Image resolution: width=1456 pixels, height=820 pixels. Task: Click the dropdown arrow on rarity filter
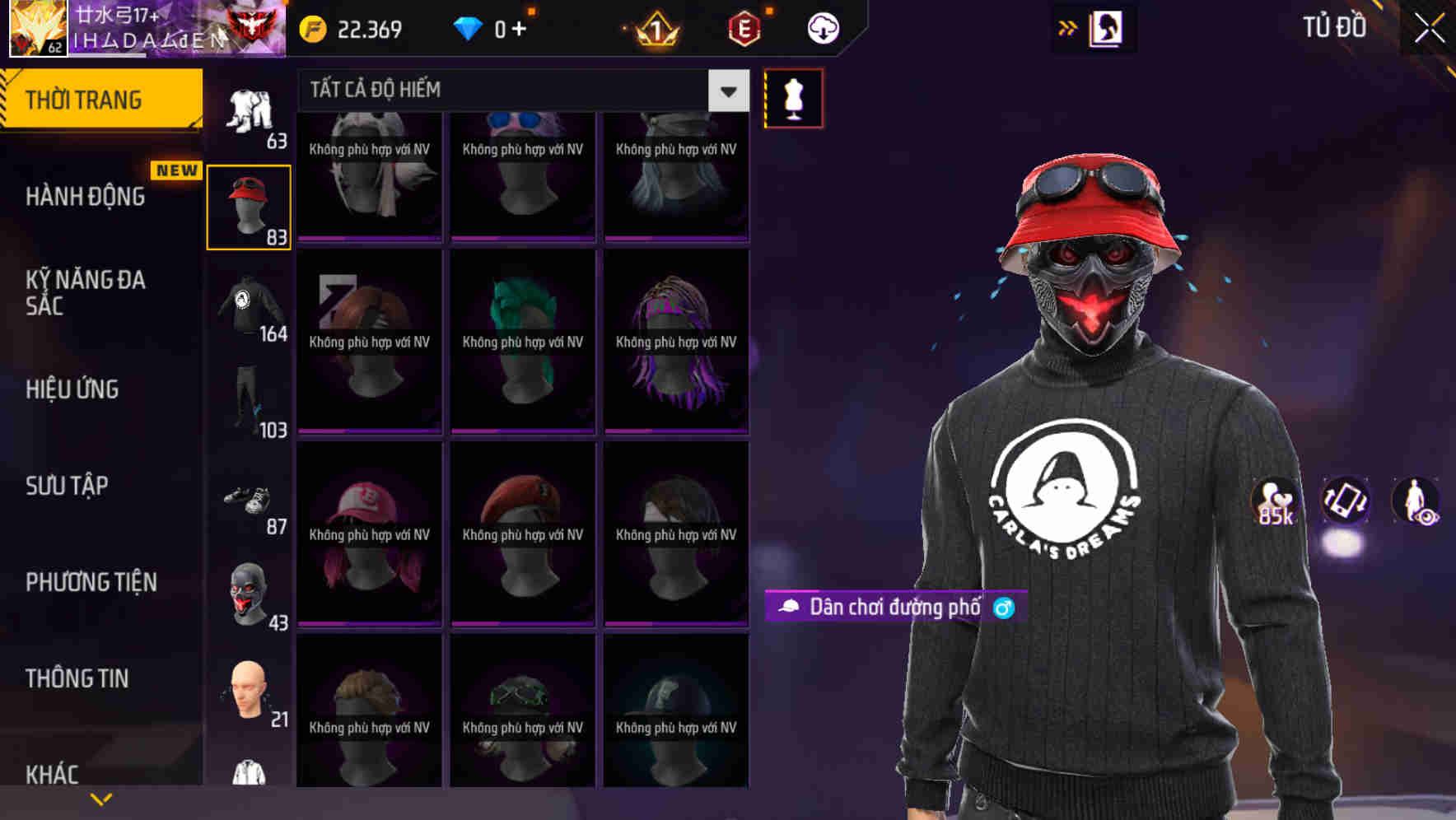pyautogui.click(x=726, y=91)
